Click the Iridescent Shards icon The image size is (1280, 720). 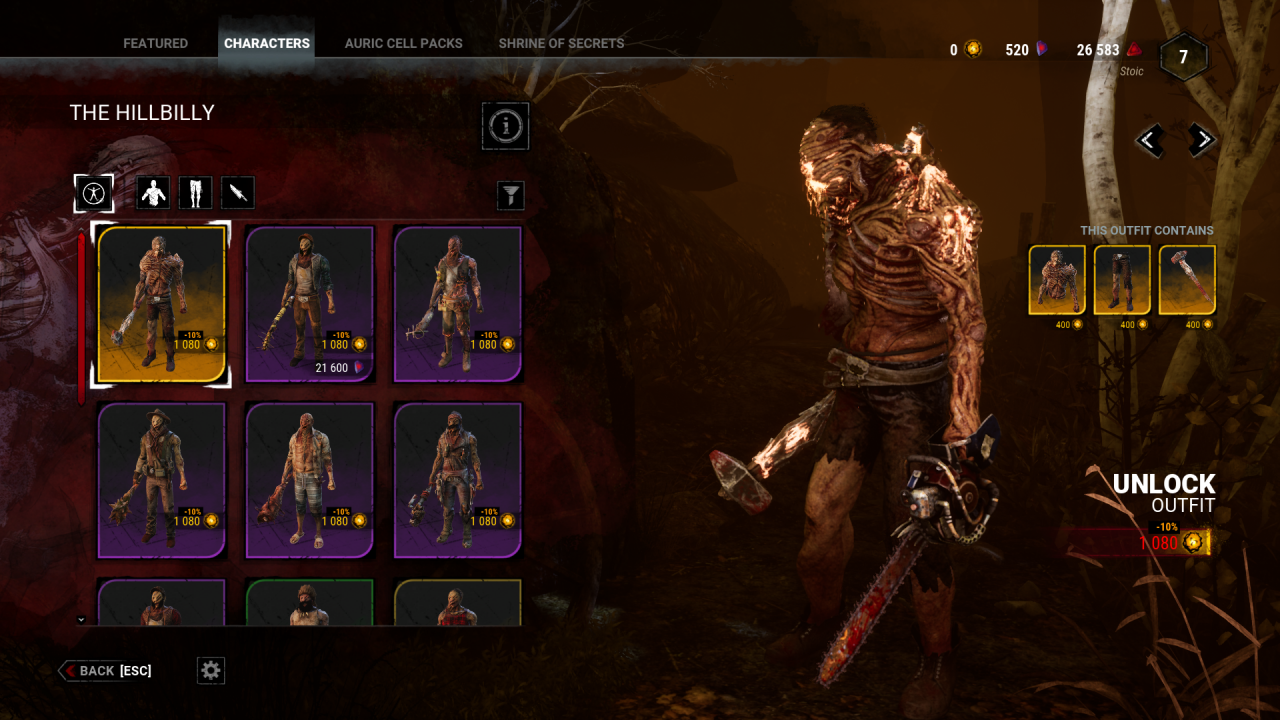(x=1133, y=48)
